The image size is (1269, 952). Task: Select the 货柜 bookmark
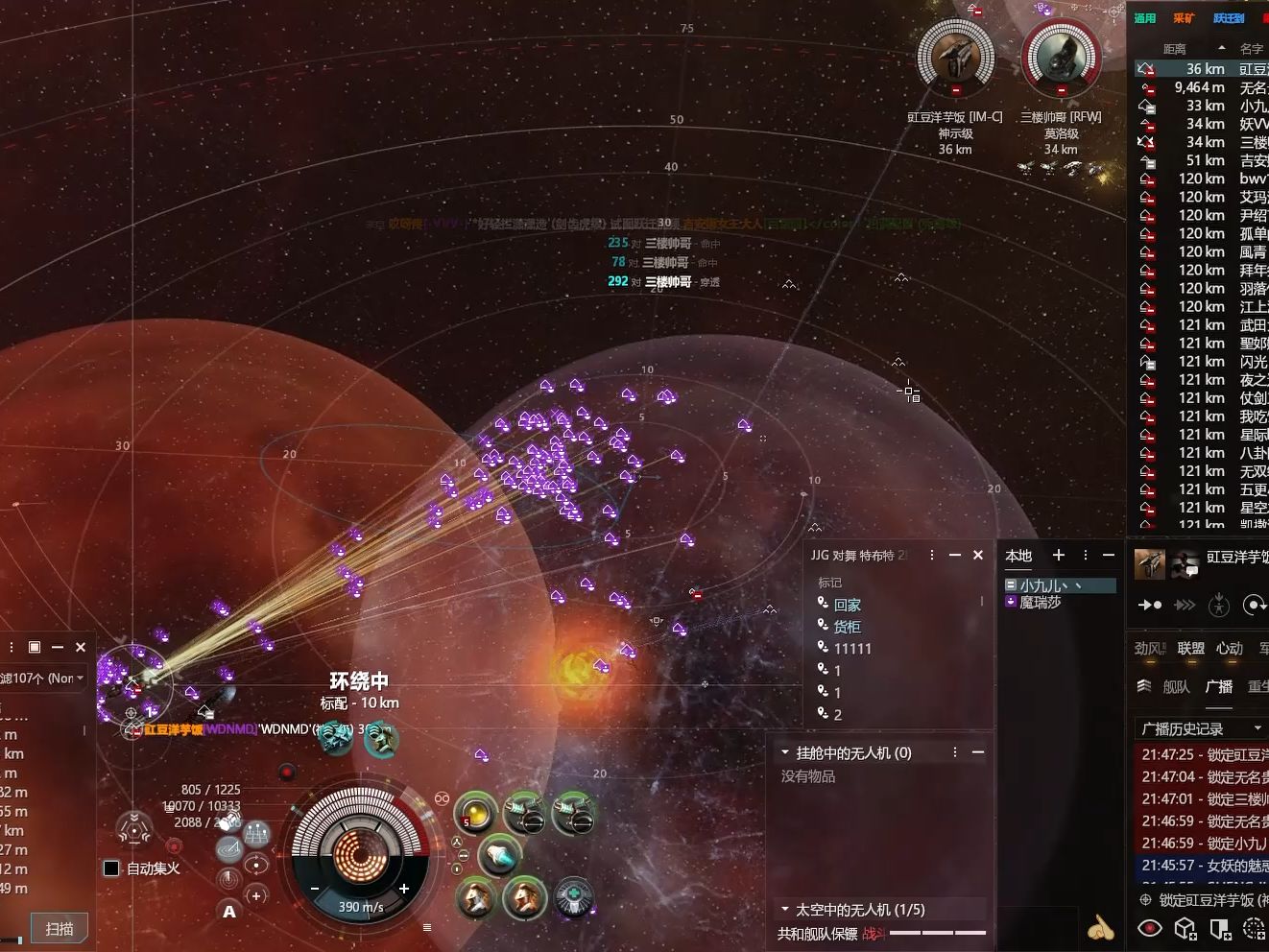(847, 627)
